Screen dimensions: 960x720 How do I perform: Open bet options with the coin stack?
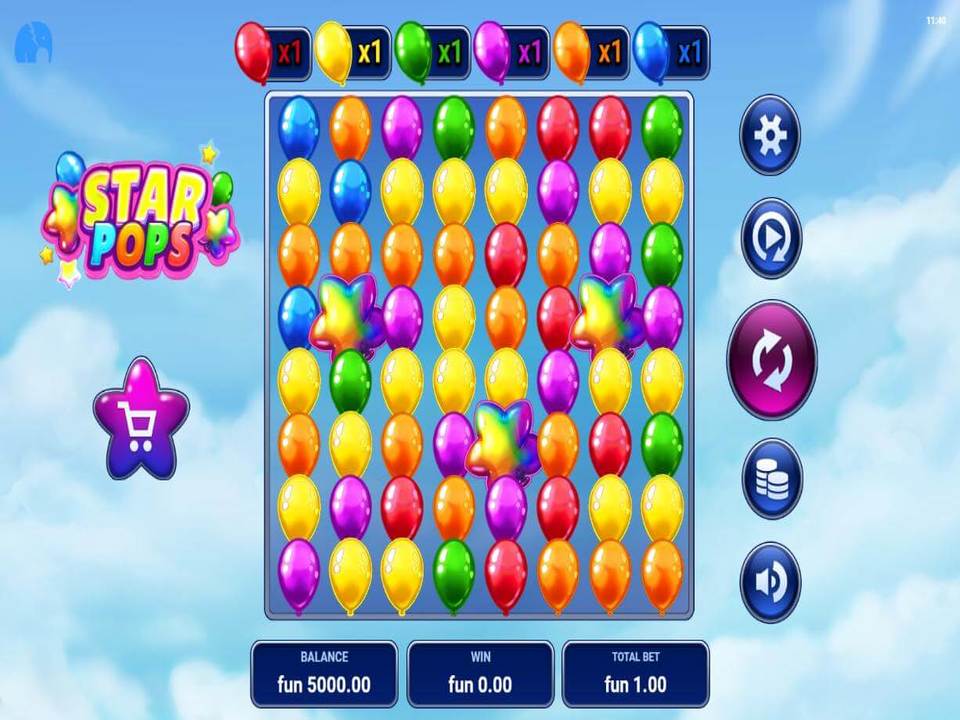click(771, 479)
